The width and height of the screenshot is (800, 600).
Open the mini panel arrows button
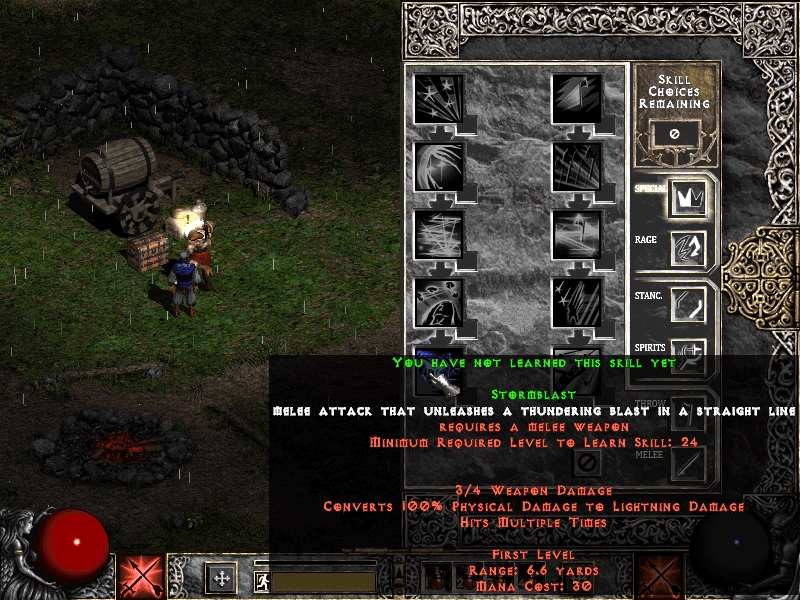(221, 577)
